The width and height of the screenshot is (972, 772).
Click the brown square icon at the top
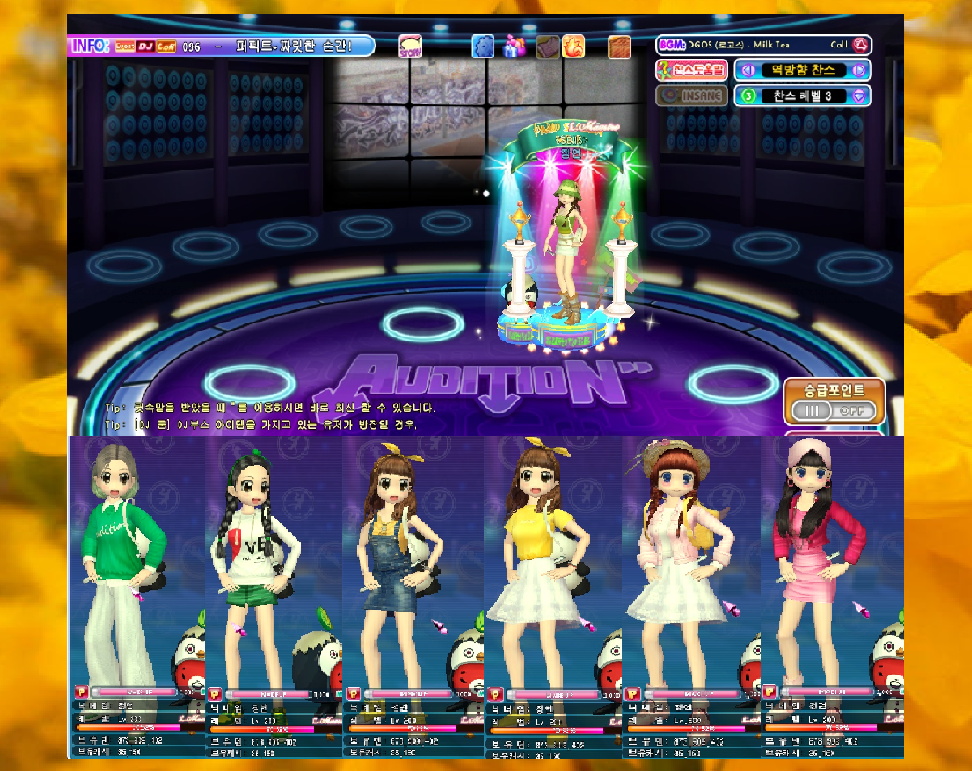(620, 46)
